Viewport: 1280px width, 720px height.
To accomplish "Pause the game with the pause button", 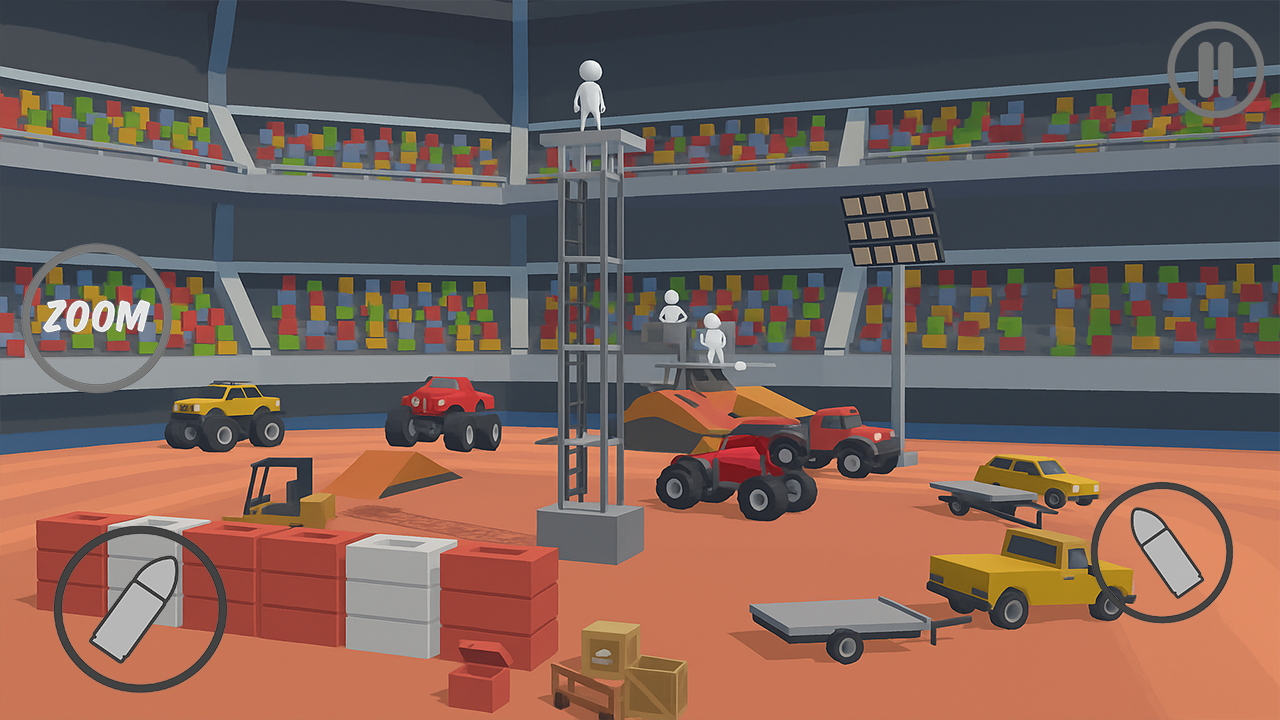I will tap(1216, 69).
